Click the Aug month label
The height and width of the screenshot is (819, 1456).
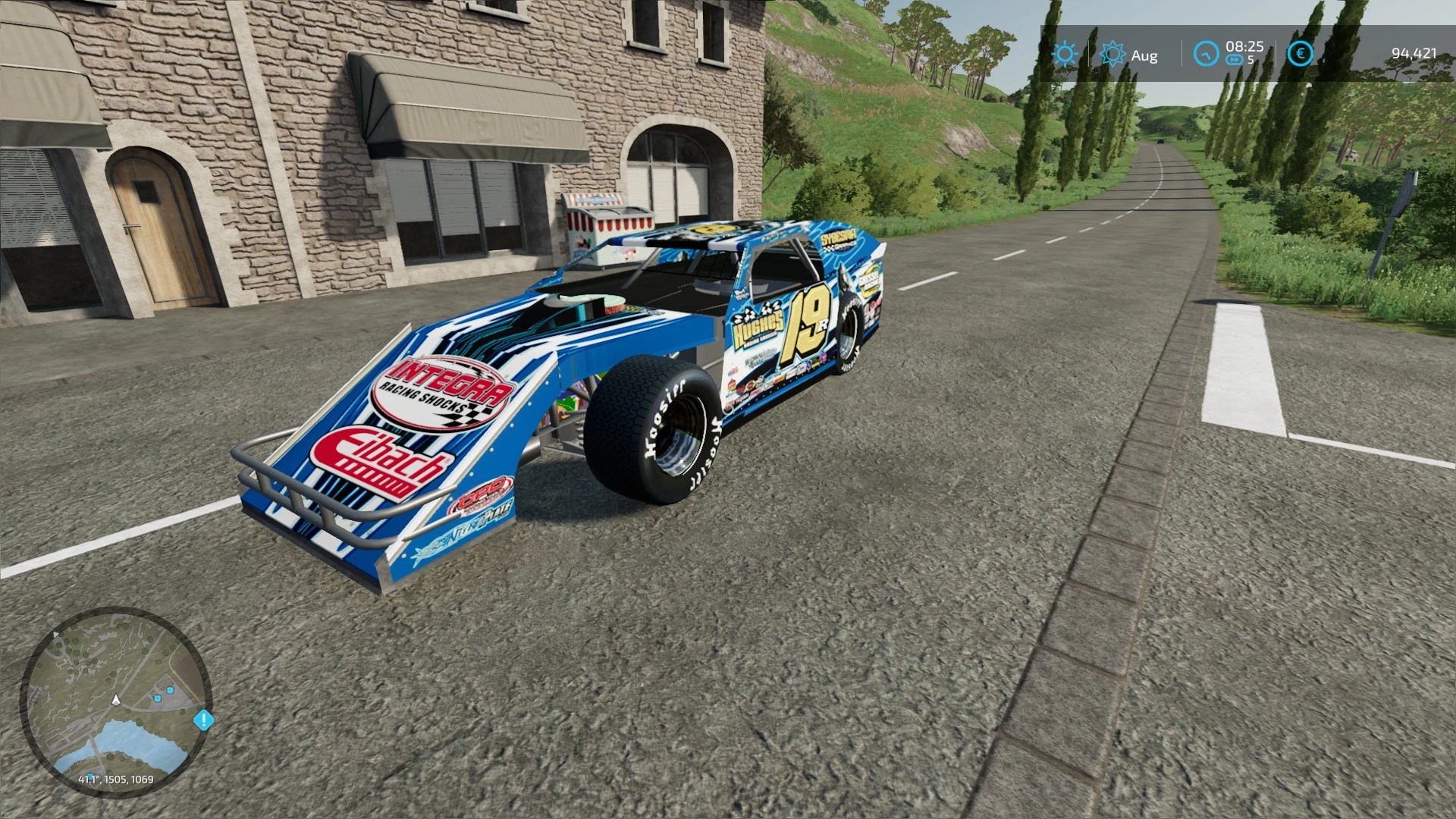pyautogui.click(x=1145, y=55)
